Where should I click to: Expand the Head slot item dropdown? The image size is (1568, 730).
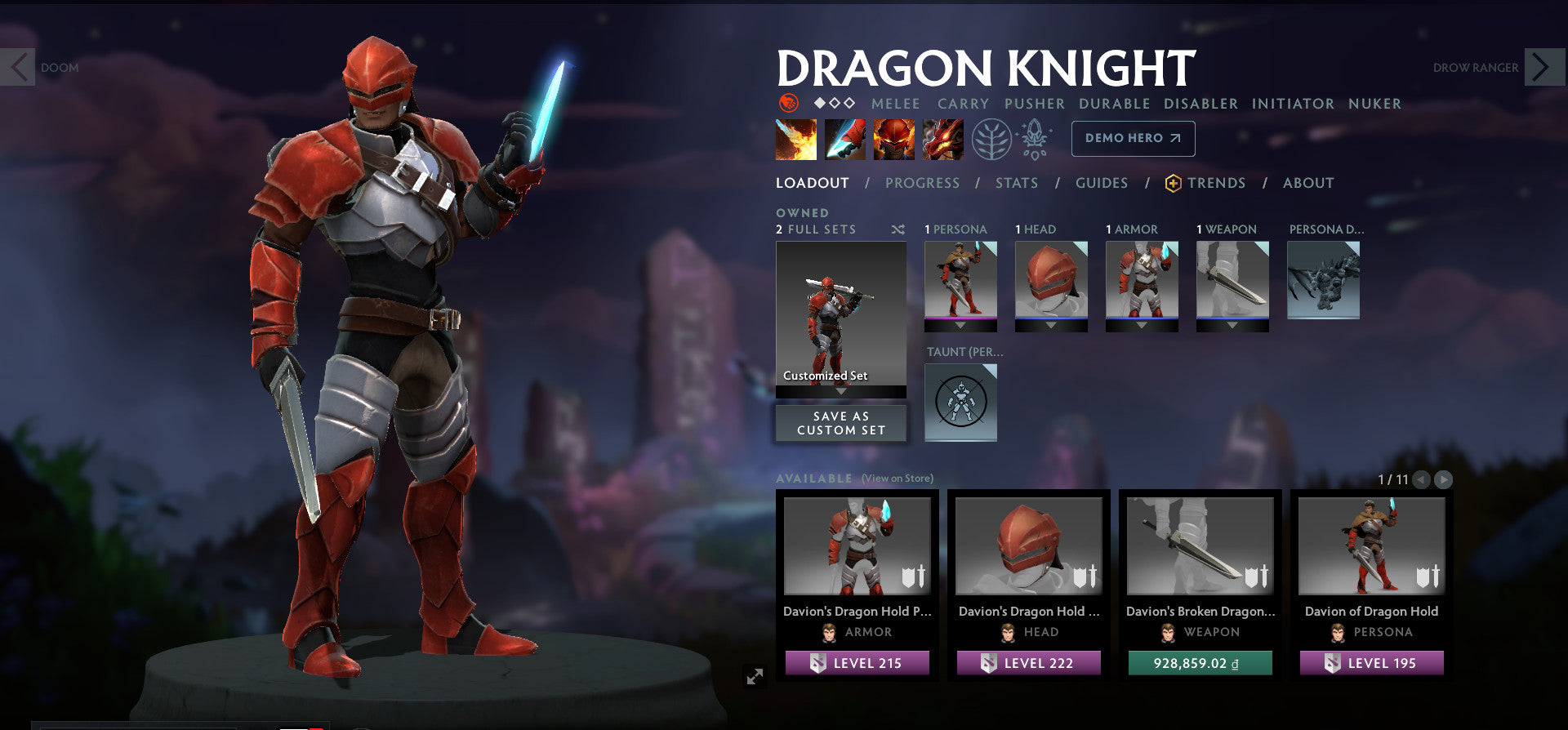pos(1050,323)
